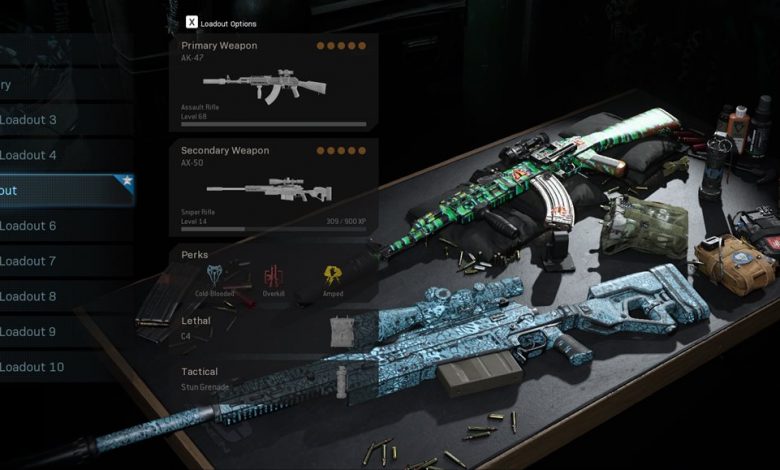Select the Amped perk icon

[331, 277]
